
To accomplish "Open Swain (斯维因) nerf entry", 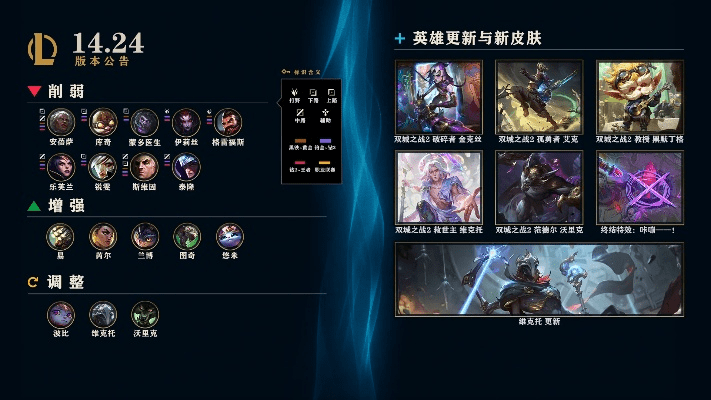I will coord(145,166).
